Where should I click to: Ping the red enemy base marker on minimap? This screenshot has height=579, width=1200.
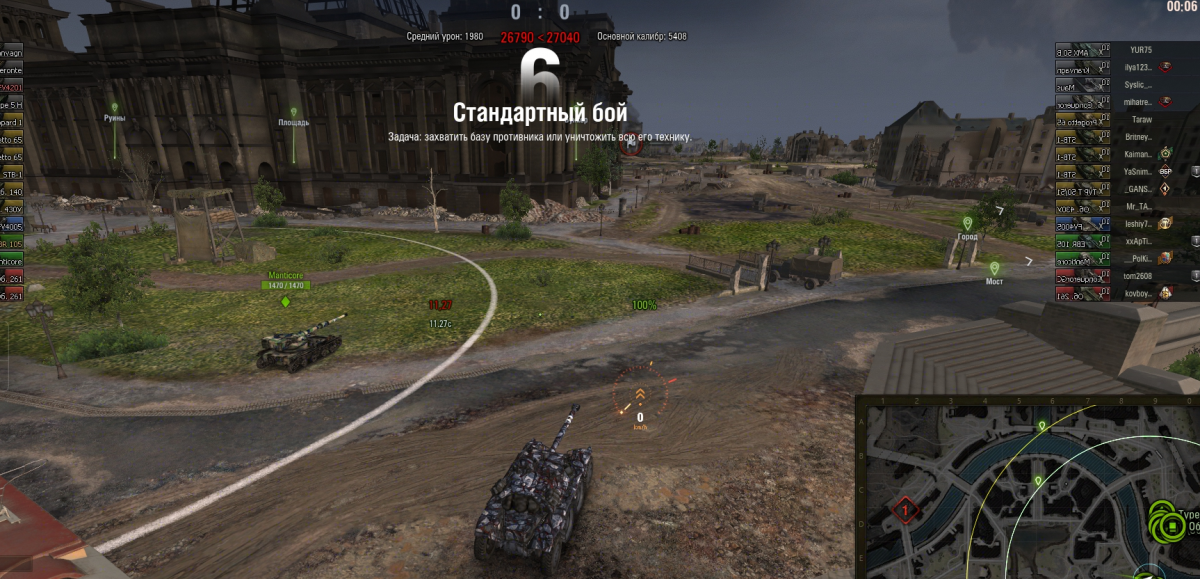[905, 510]
